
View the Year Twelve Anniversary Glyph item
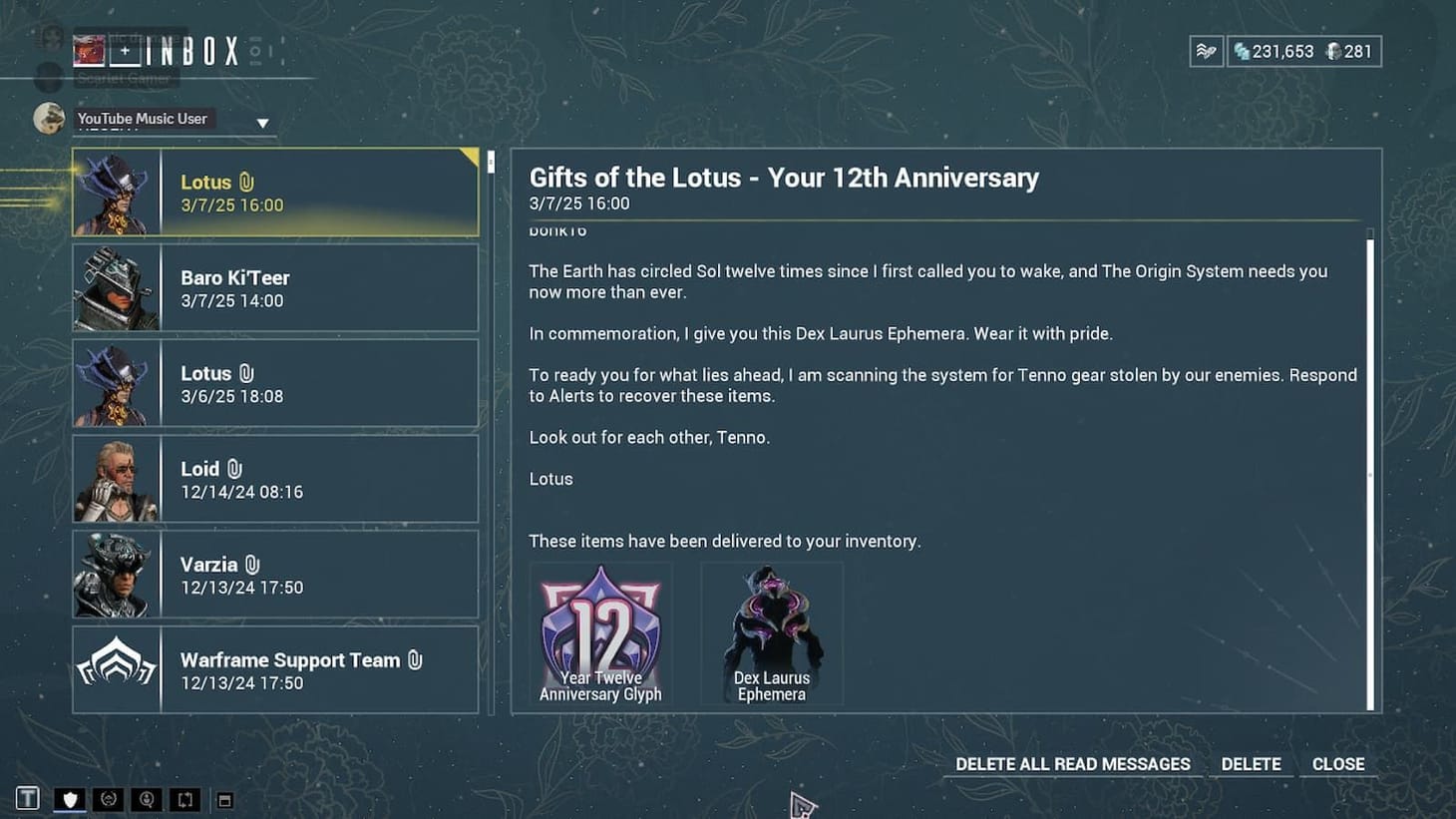coord(599,633)
